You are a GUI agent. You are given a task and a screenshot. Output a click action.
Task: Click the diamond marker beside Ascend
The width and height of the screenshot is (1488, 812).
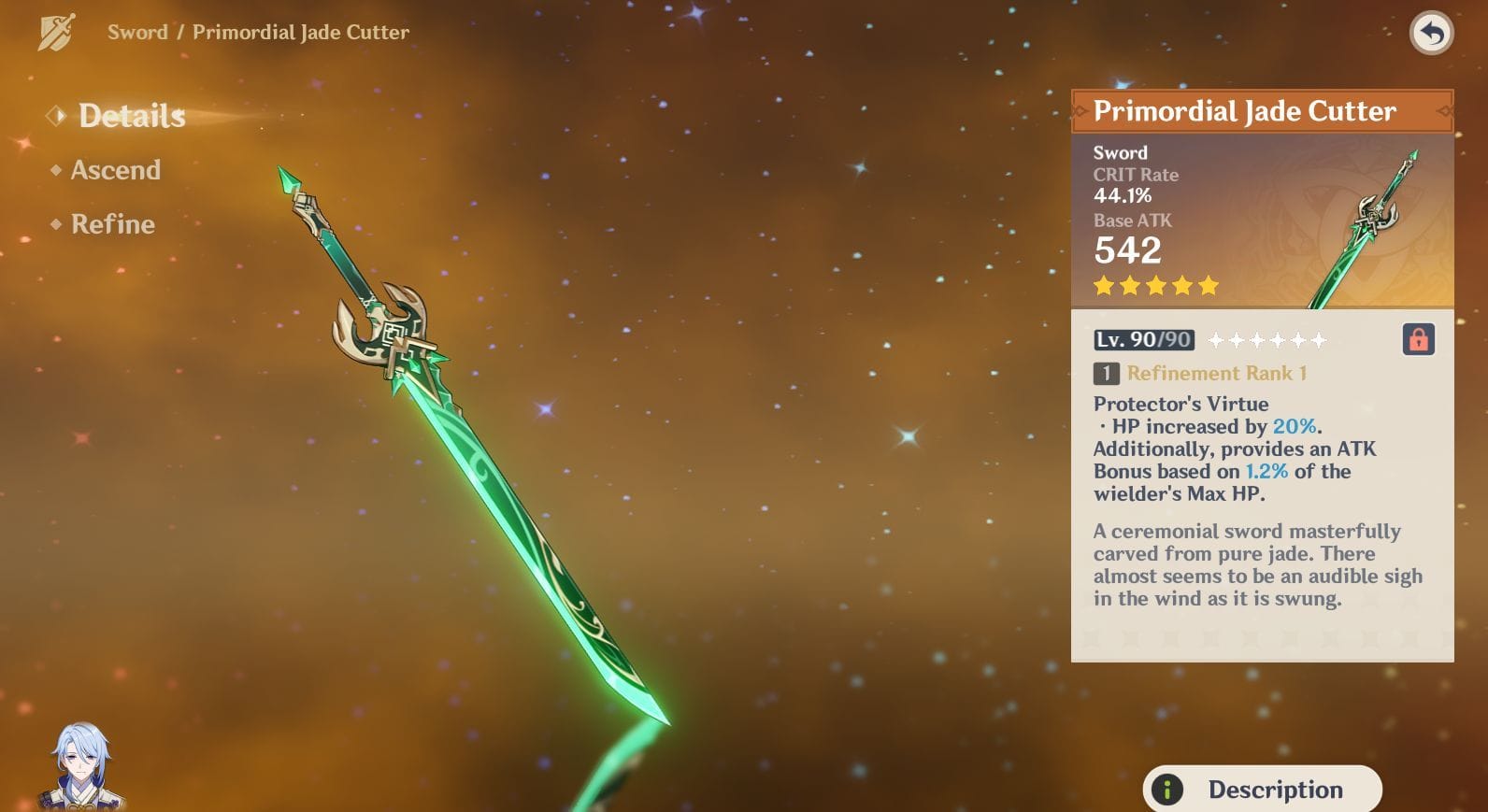[x=57, y=171]
